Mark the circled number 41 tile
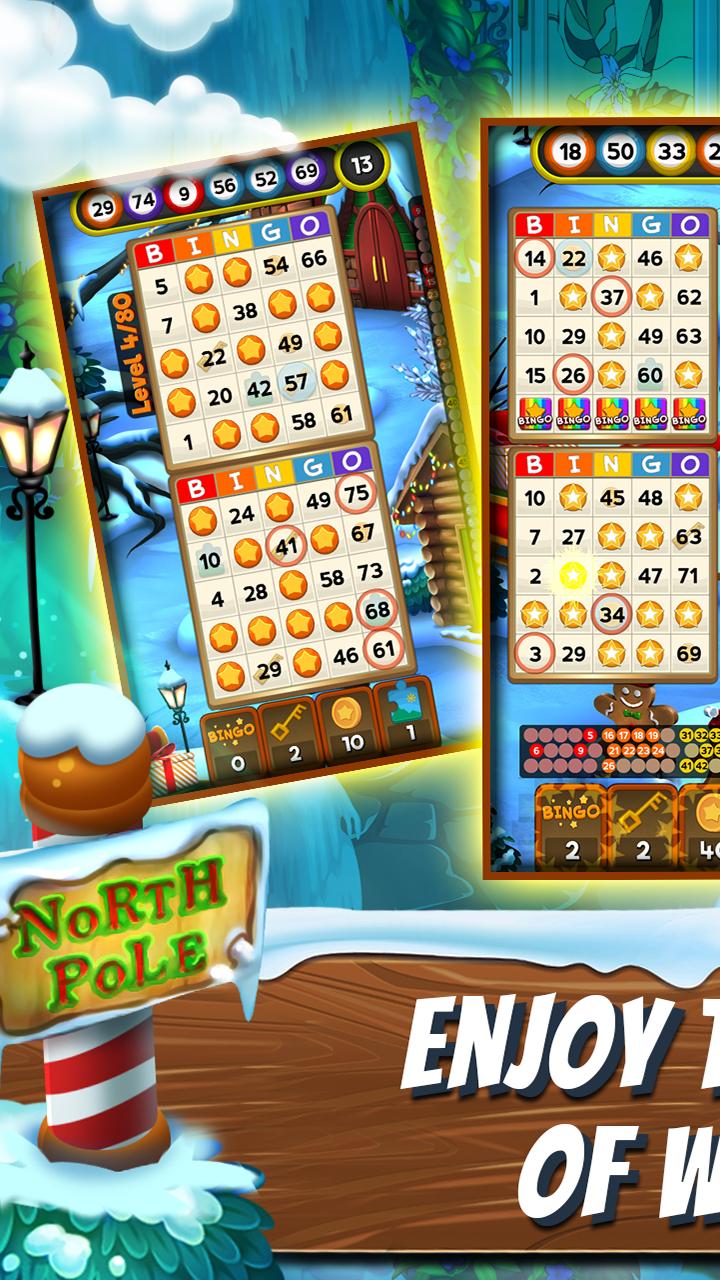Viewport: 720px width, 1280px height. (x=287, y=546)
